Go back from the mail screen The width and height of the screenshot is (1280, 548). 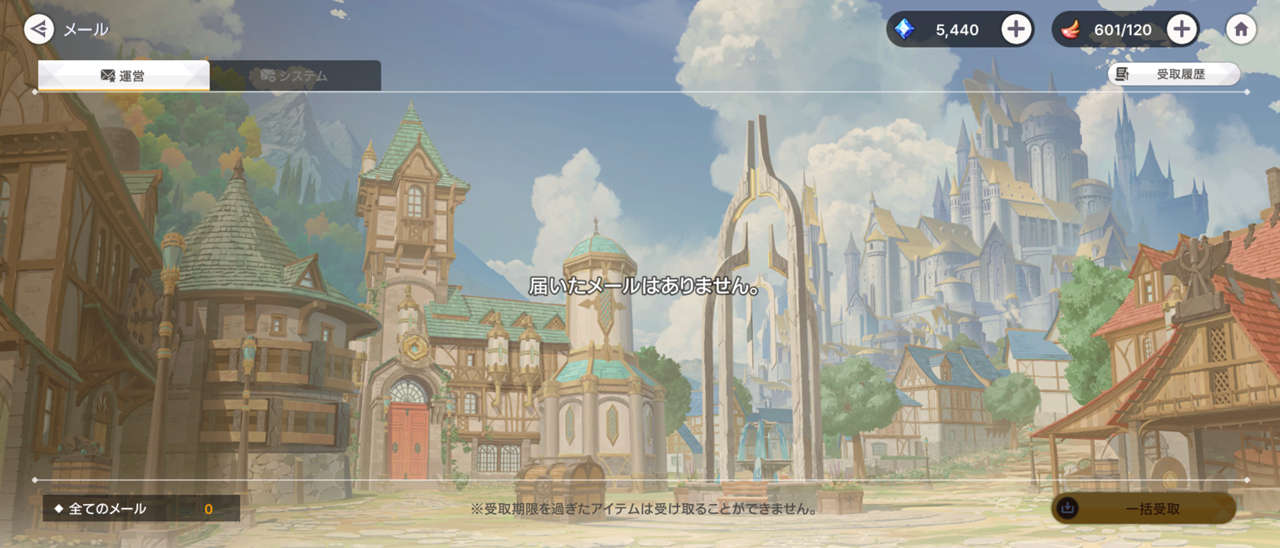39,29
